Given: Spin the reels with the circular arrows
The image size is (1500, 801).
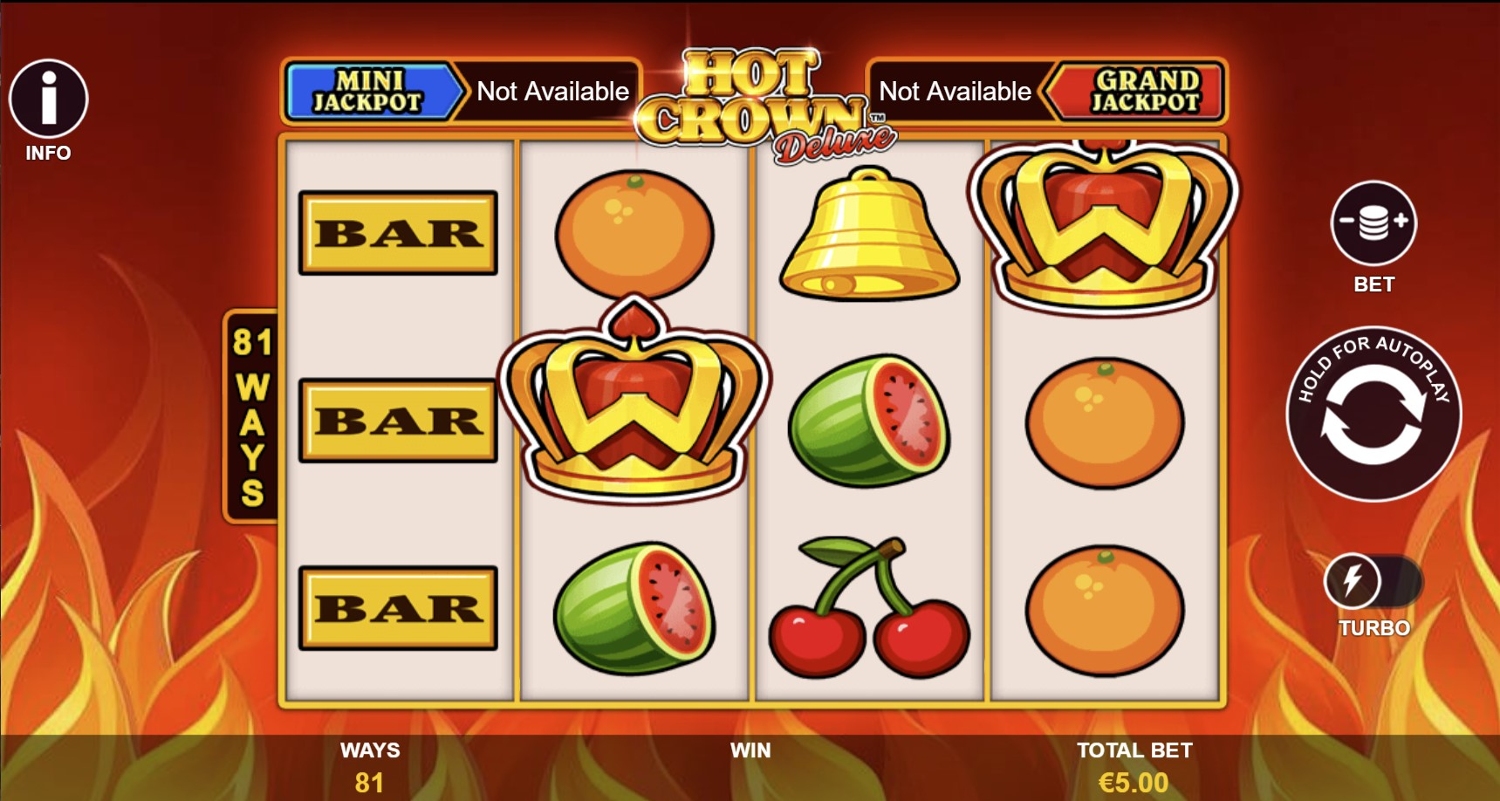Looking at the screenshot, I should coord(1373,415).
